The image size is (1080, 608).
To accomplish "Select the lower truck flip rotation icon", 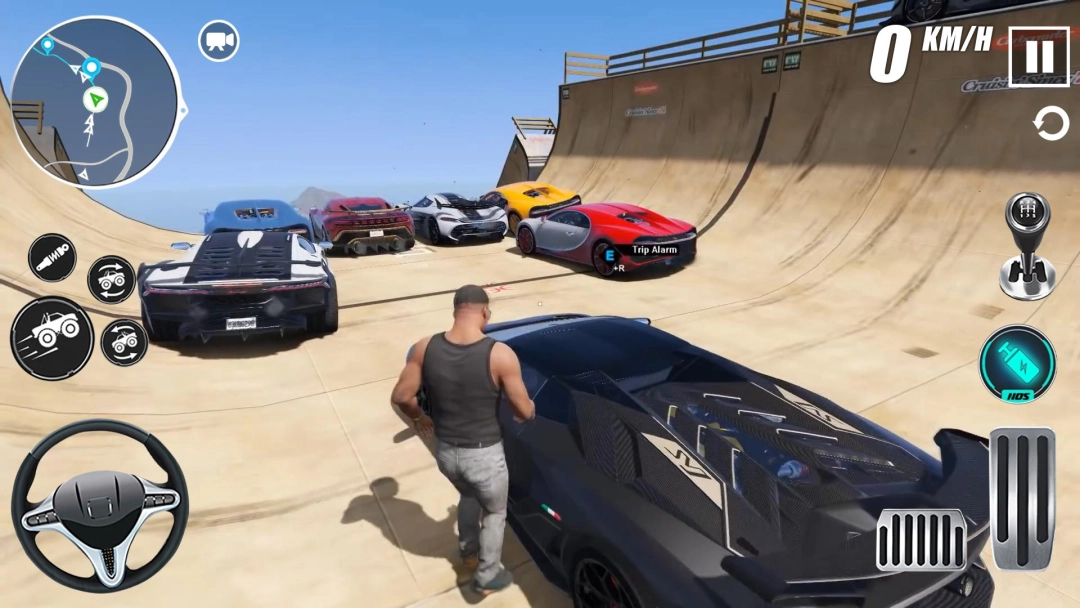I will (x=124, y=342).
